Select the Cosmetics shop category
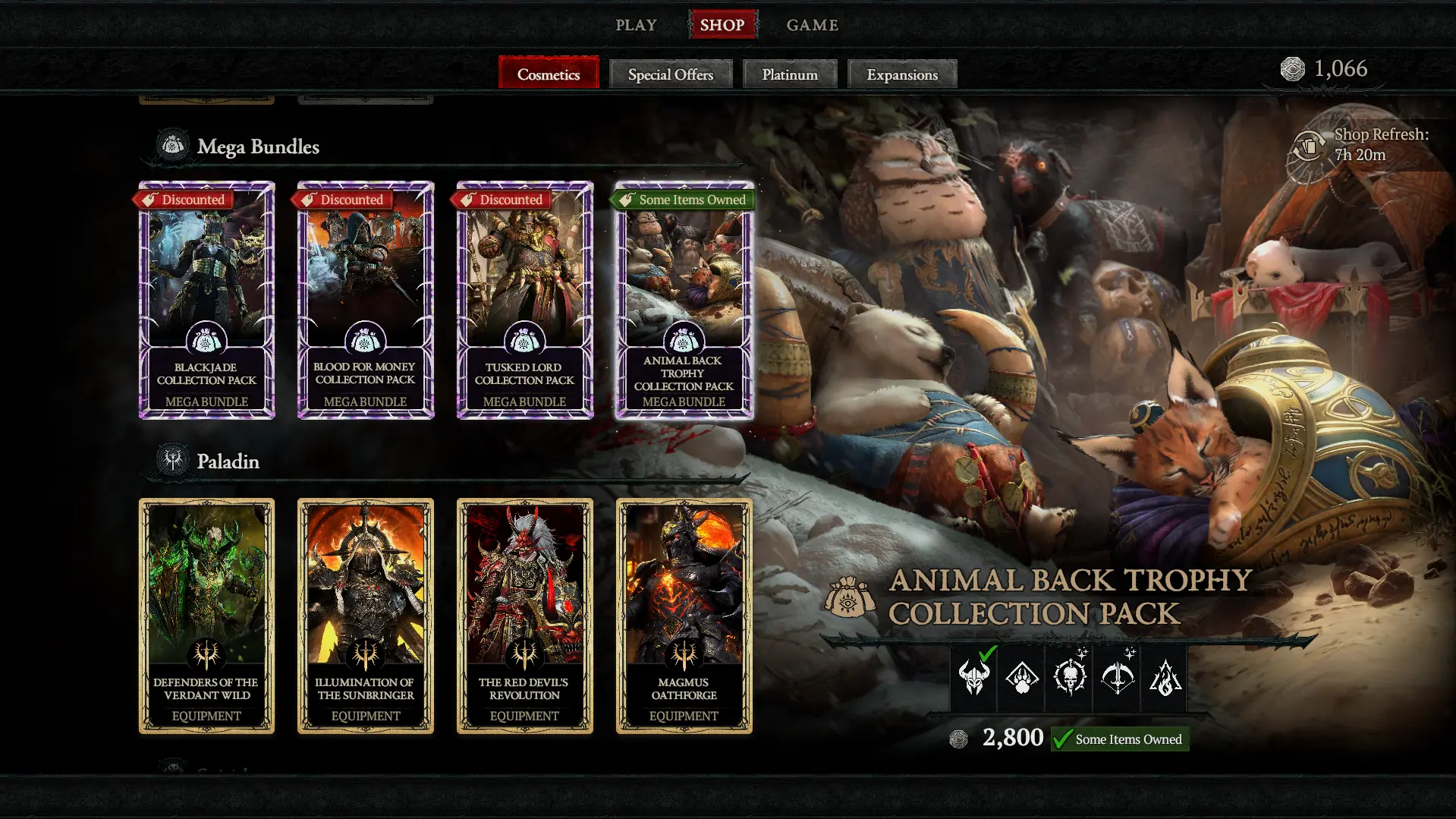Screen dimensions: 1456x819 [x=548, y=74]
